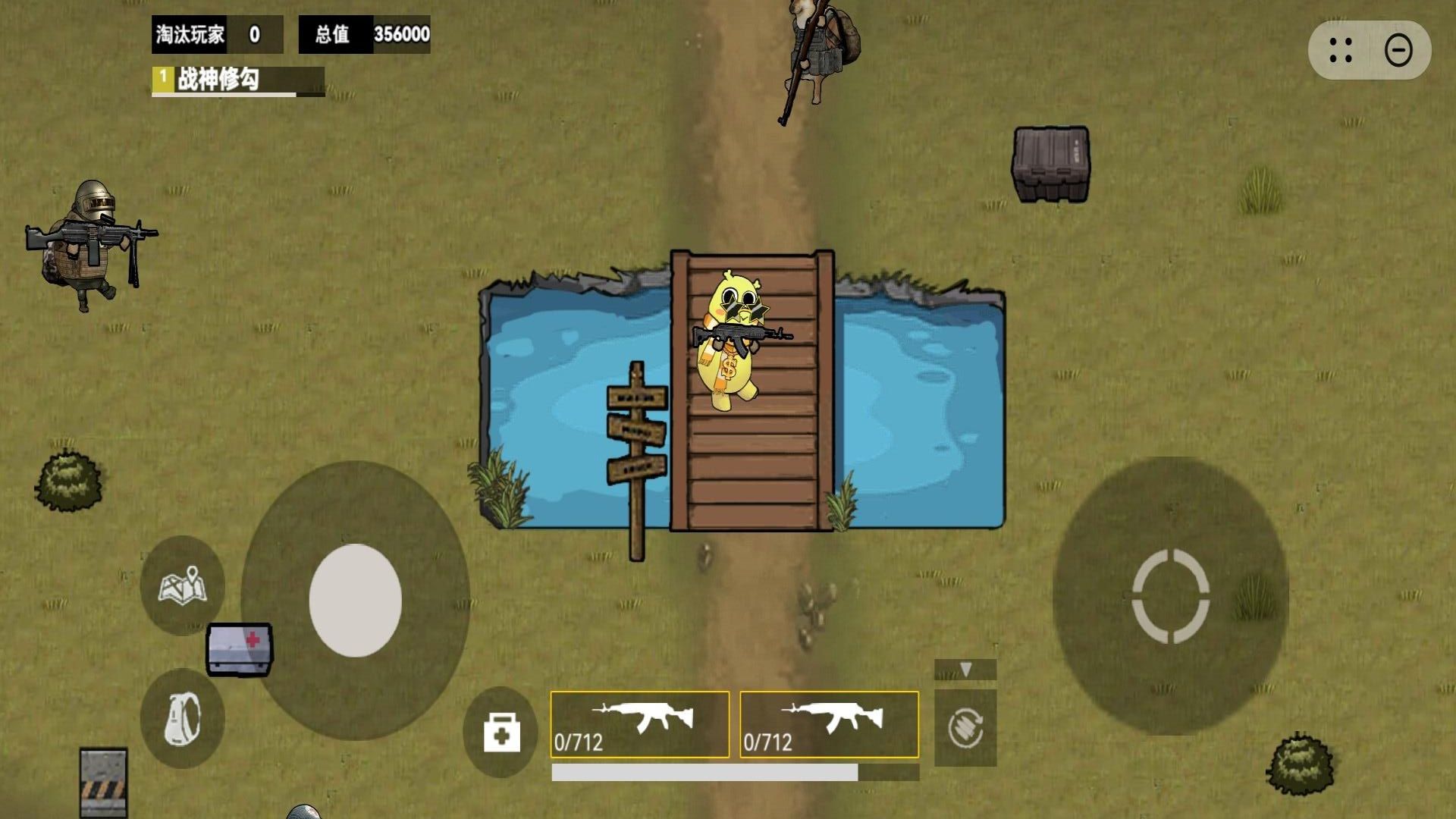
Task: Tap the reload ammo button
Action: [x=965, y=728]
